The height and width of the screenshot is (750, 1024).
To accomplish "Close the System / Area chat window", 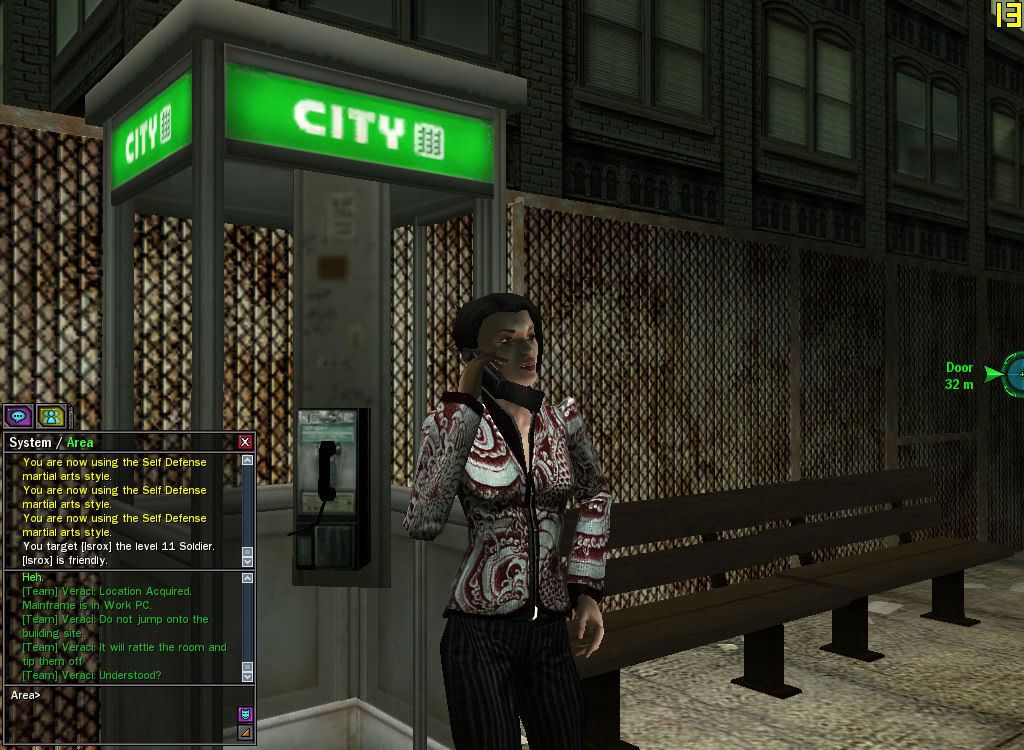I will pyautogui.click(x=245, y=442).
